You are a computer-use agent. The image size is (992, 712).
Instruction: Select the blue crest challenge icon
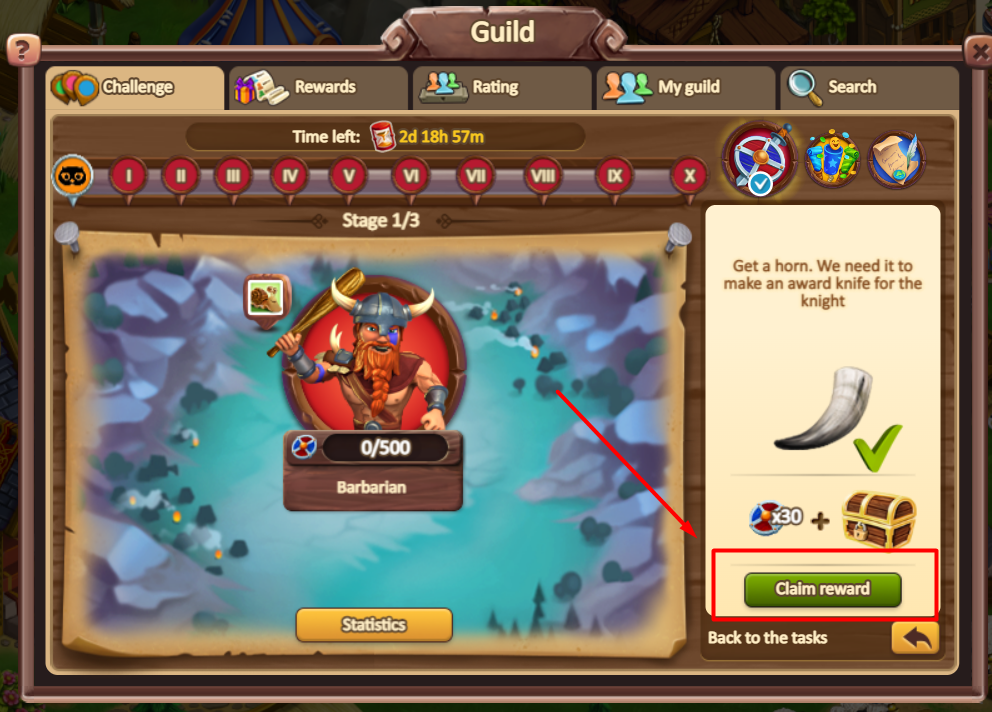(830, 158)
